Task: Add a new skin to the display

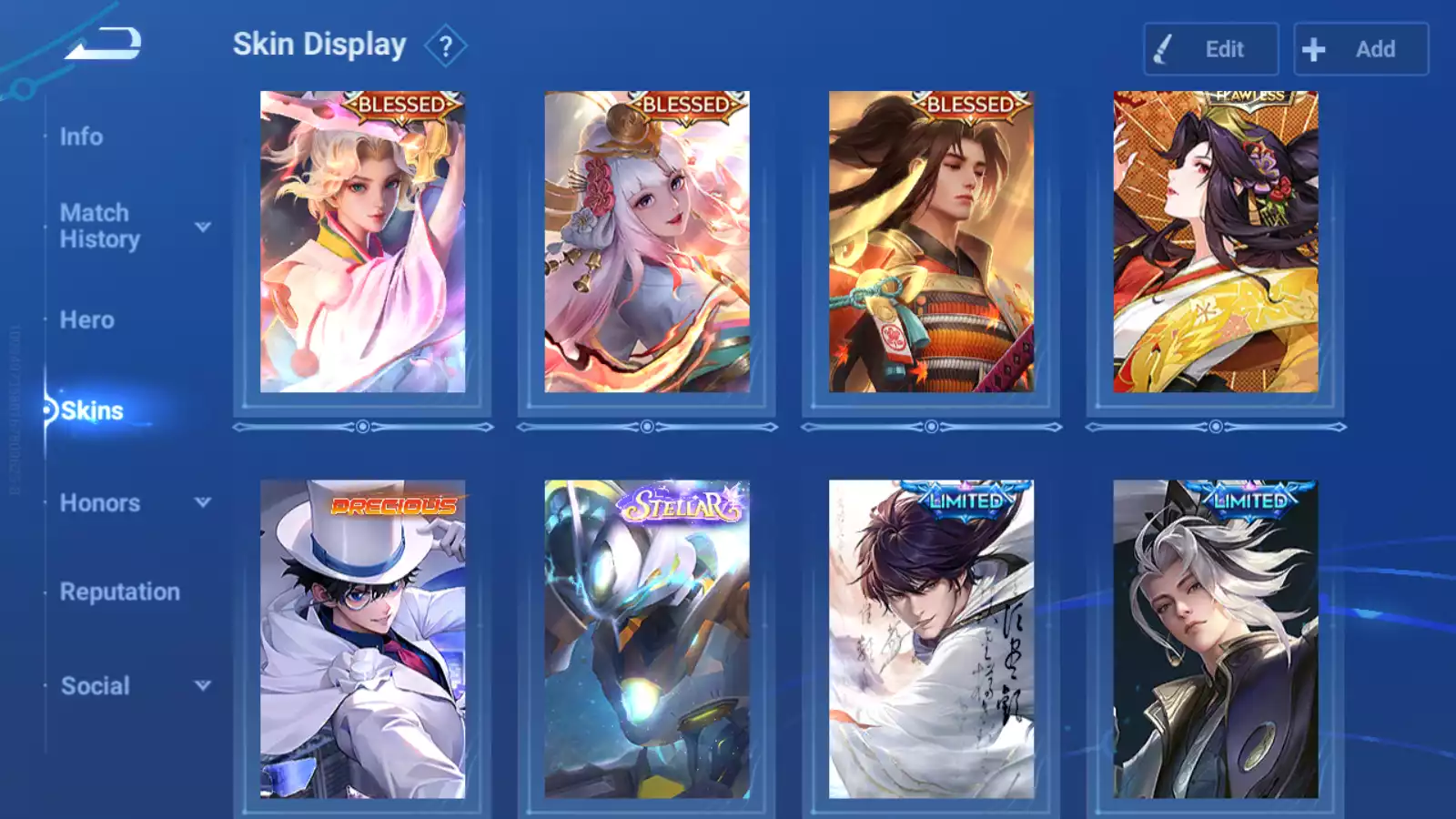Action: (x=1360, y=49)
